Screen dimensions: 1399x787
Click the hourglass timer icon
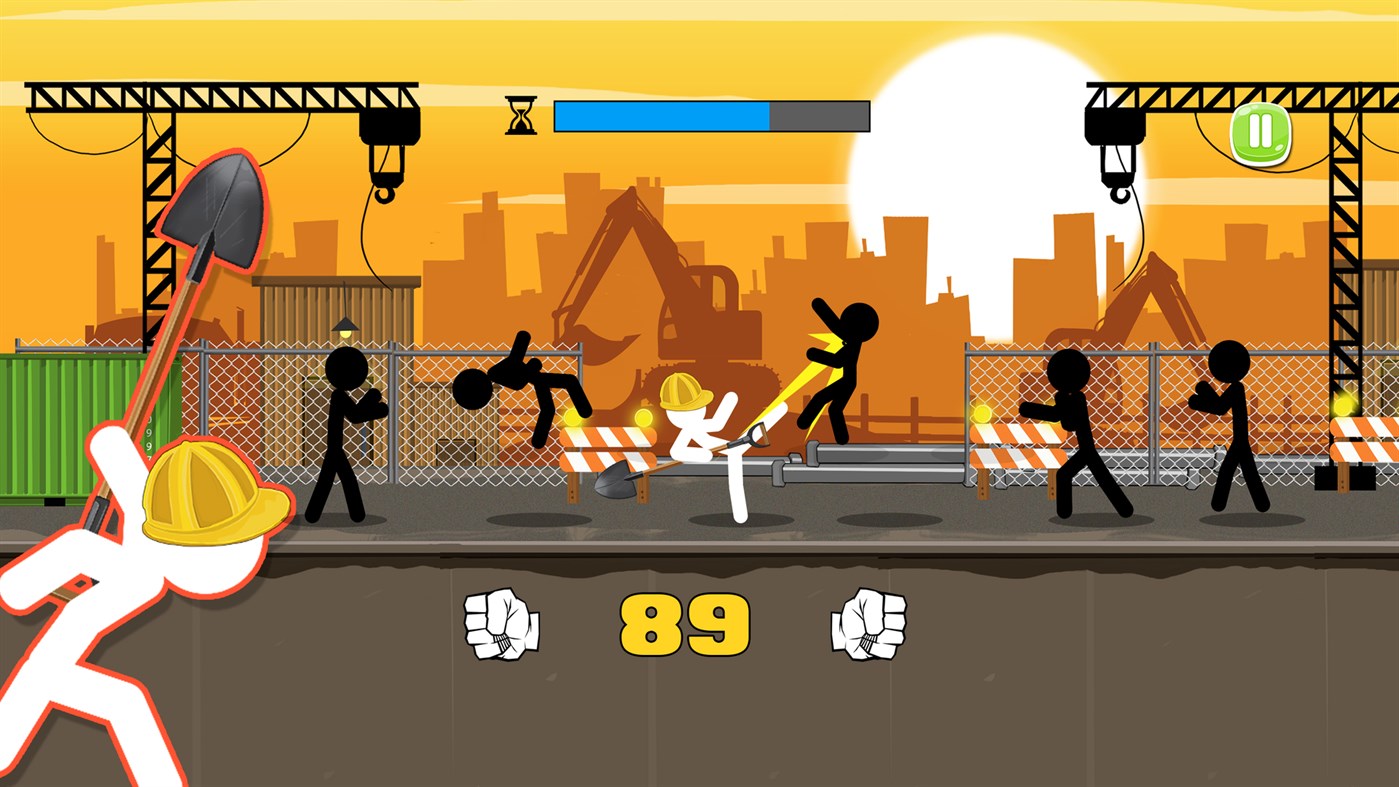(521, 113)
